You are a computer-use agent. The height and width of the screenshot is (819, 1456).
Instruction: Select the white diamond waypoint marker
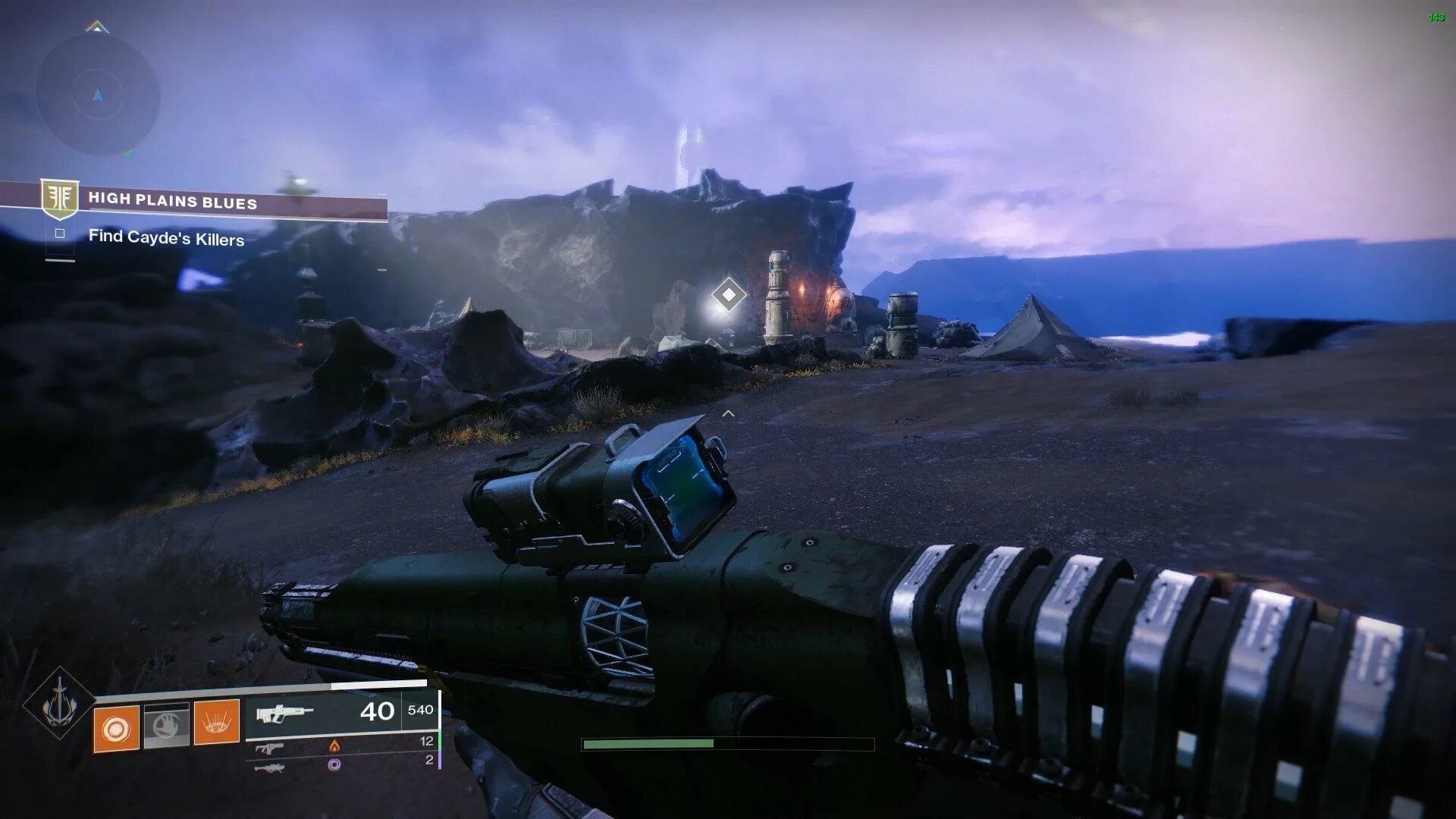pos(728,294)
